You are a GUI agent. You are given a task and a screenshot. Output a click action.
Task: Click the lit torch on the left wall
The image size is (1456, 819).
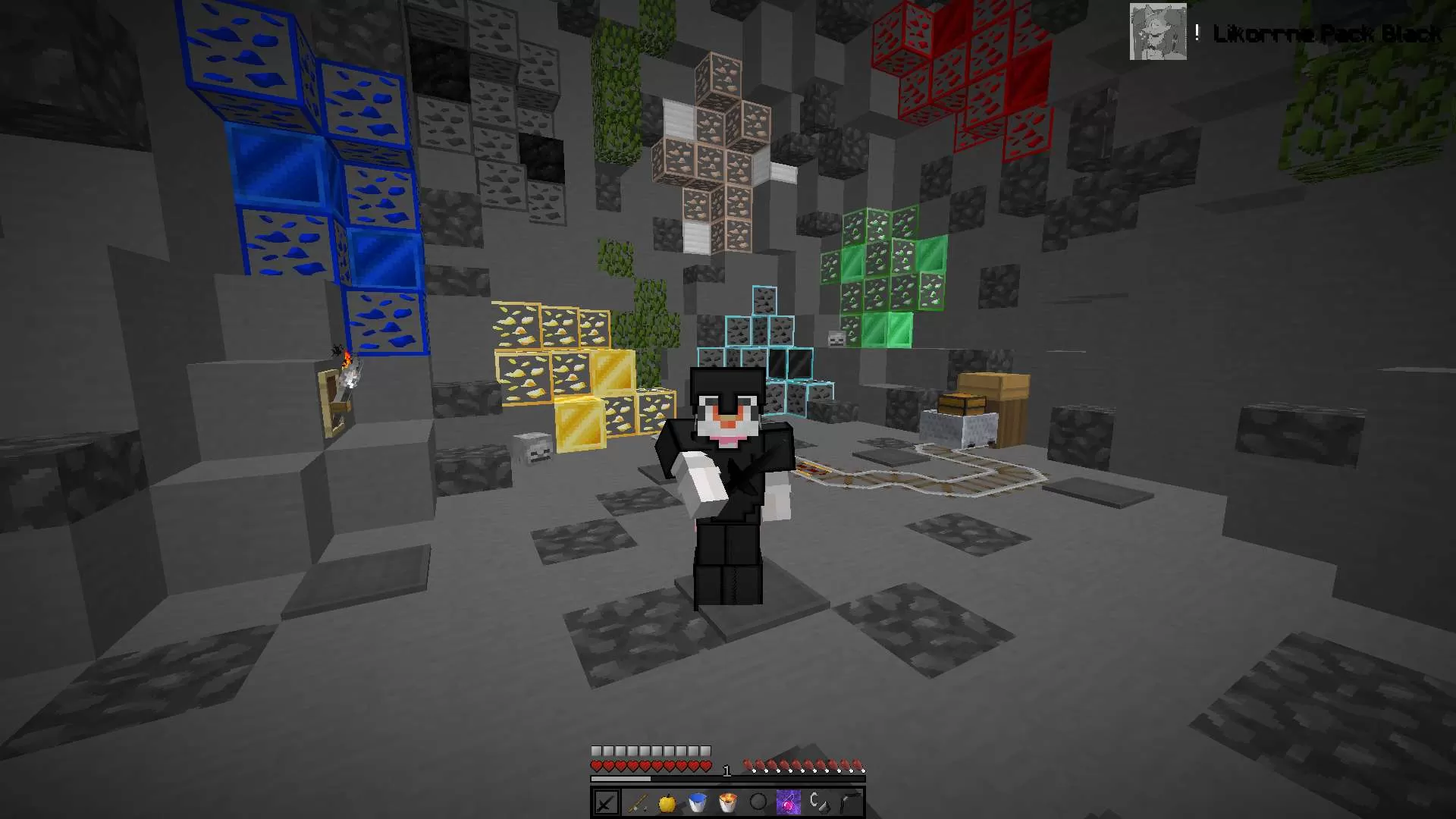350,369
